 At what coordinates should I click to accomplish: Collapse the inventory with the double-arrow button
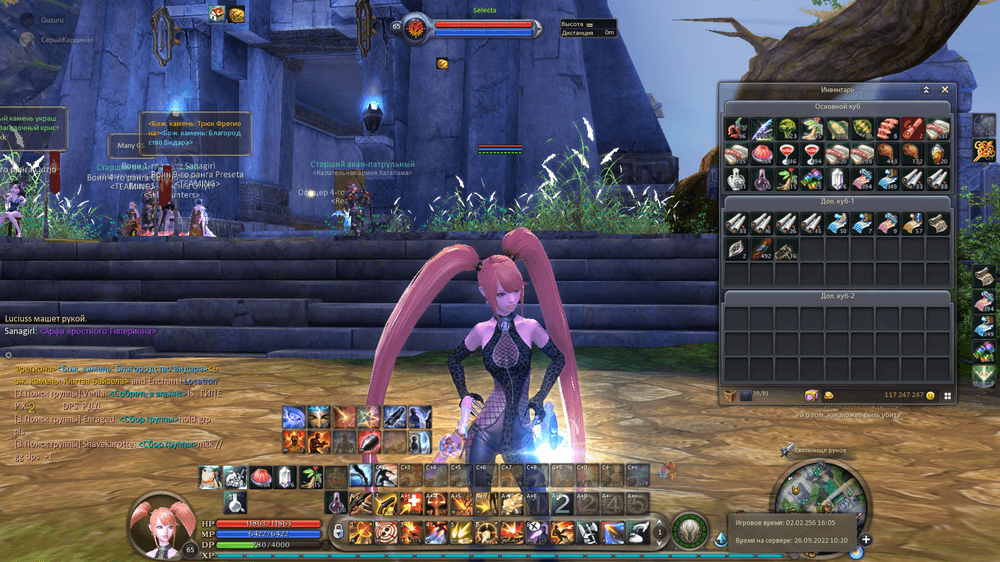click(926, 89)
